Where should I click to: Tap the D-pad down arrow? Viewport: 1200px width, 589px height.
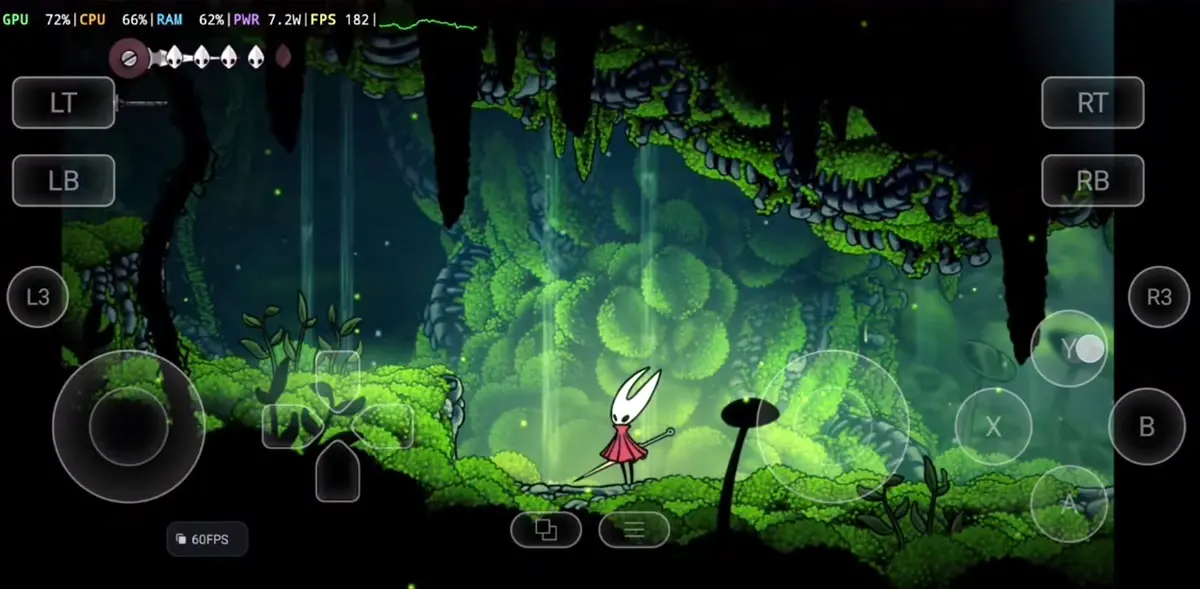click(x=337, y=474)
